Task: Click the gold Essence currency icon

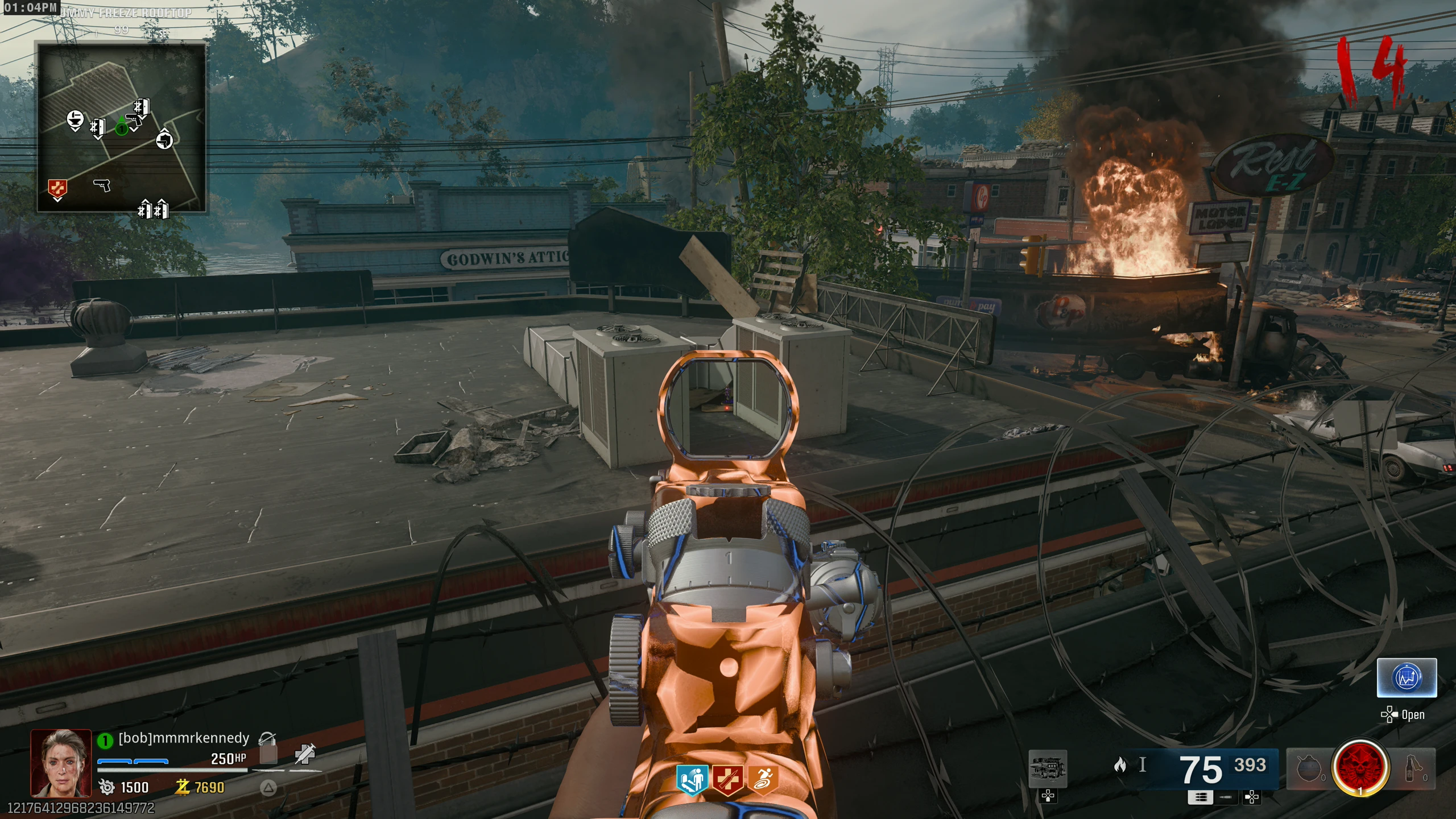Action: click(183, 787)
